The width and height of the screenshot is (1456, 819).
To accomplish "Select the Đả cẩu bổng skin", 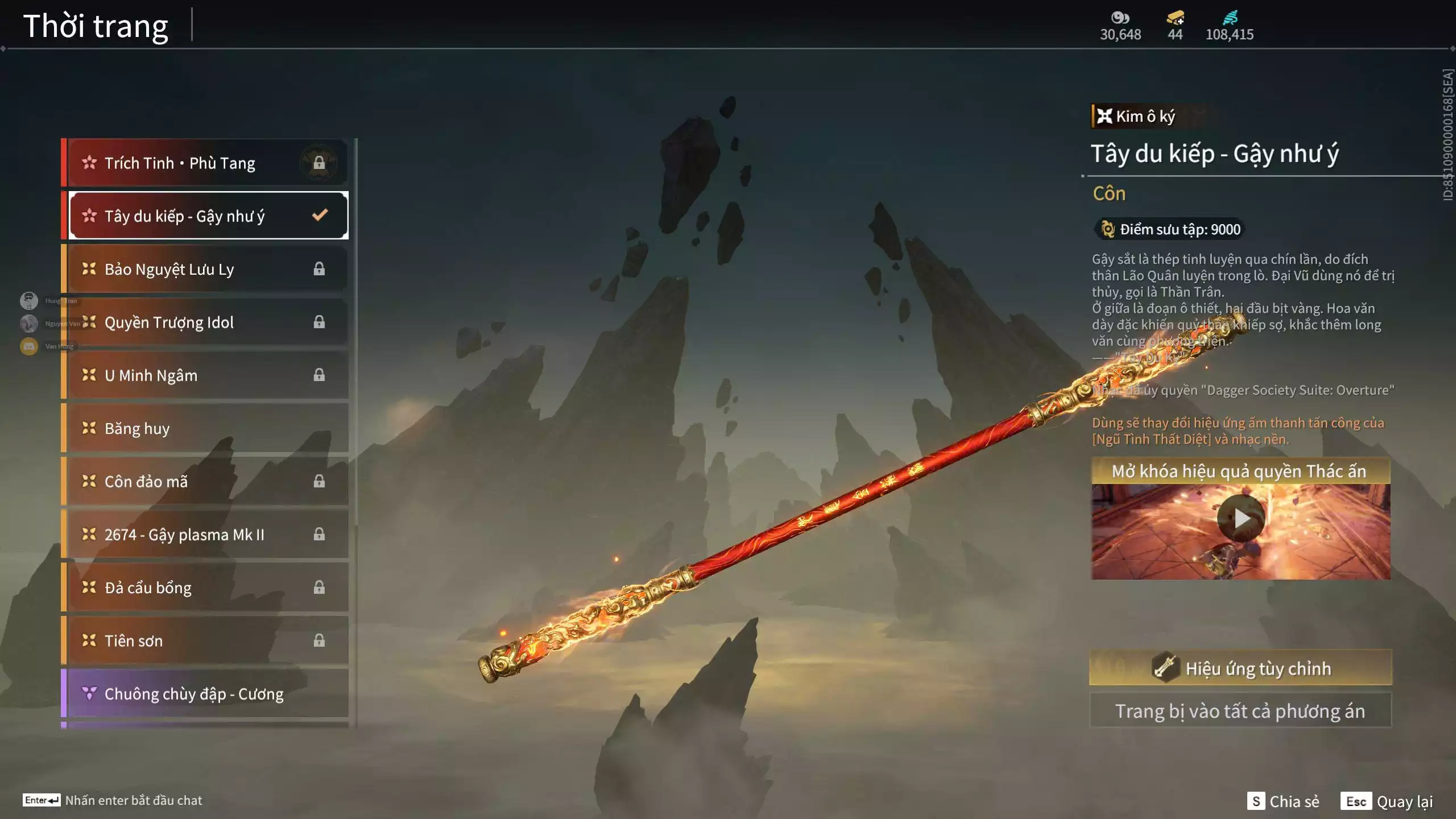I will click(205, 588).
